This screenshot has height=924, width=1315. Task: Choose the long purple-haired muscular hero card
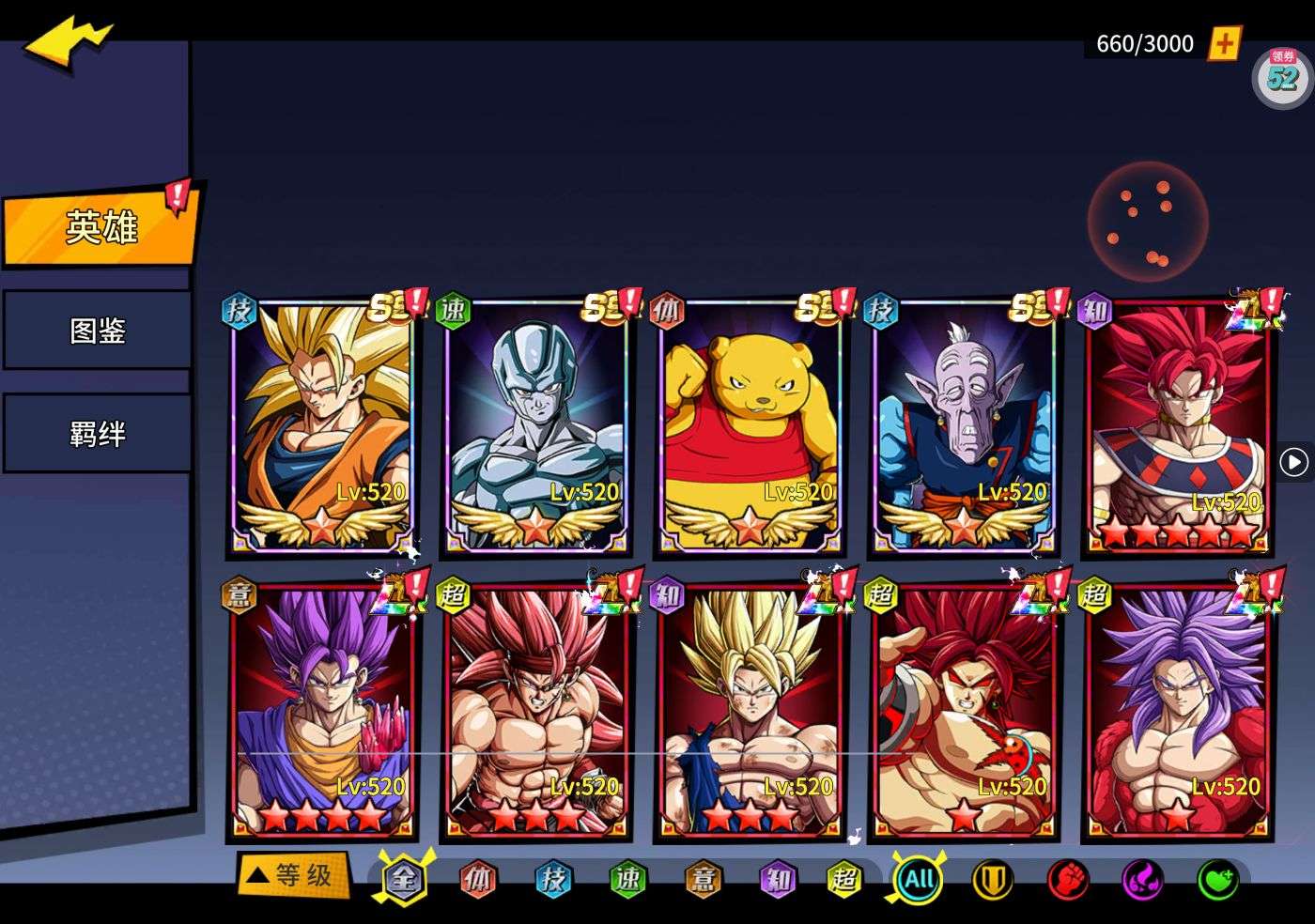pyautogui.click(x=1177, y=711)
